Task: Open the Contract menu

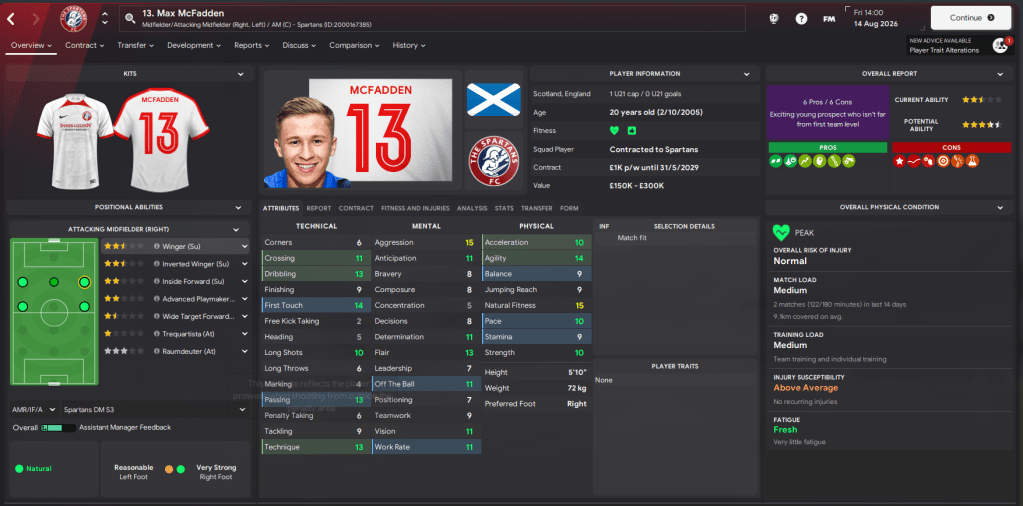Action: tap(85, 45)
